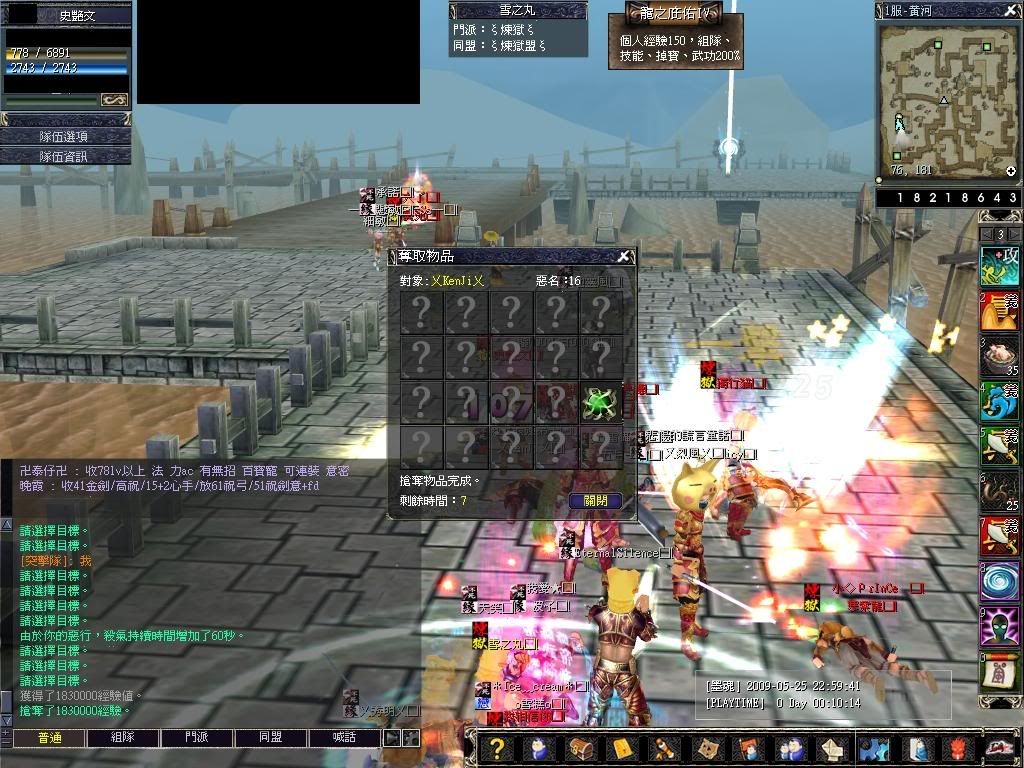Use the scroll item in hotbar
Viewport: 1024px width, 768px height.
[x=999, y=673]
